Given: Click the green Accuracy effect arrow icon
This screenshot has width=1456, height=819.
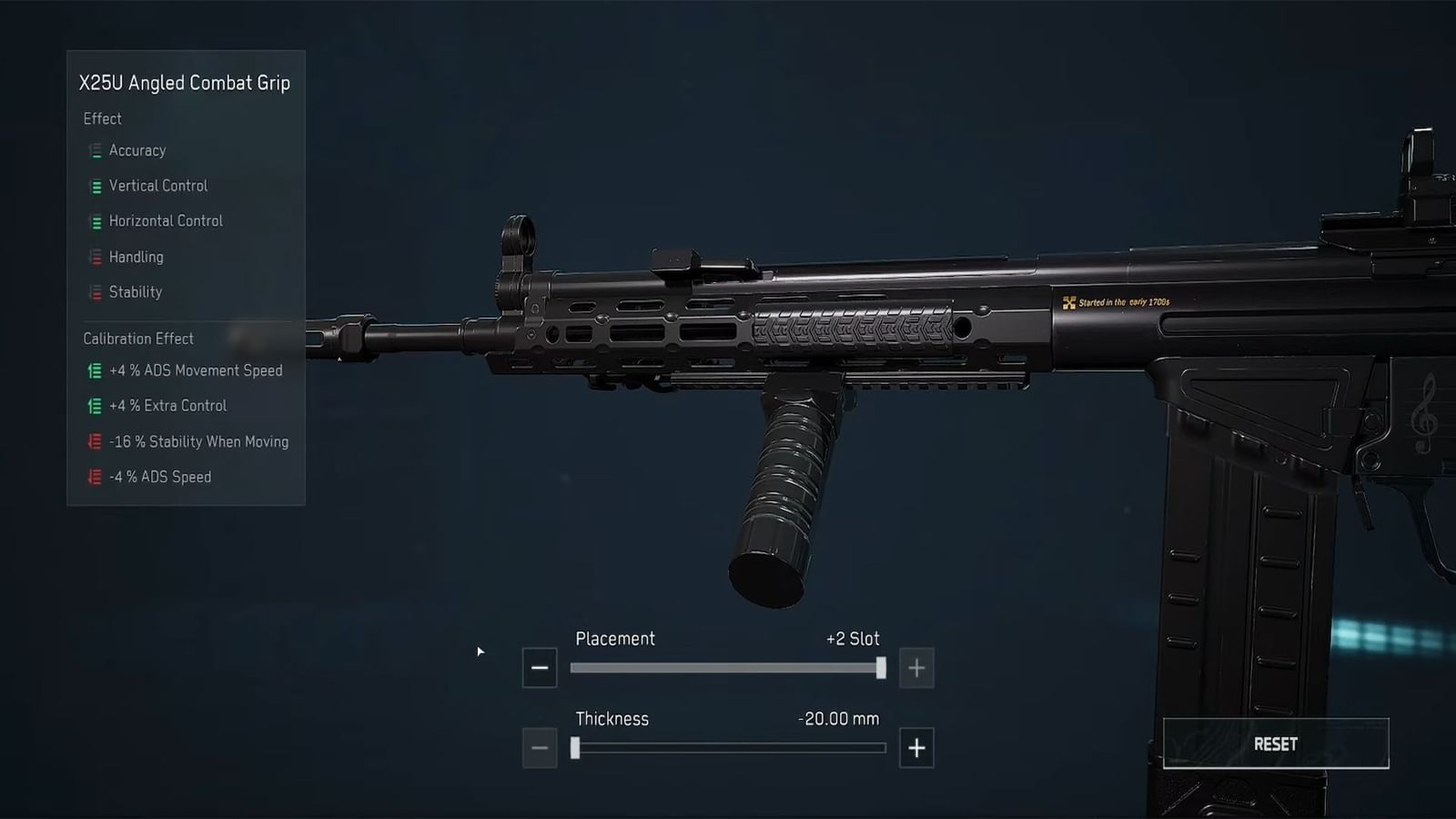Looking at the screenshot, I should point(95,151).
